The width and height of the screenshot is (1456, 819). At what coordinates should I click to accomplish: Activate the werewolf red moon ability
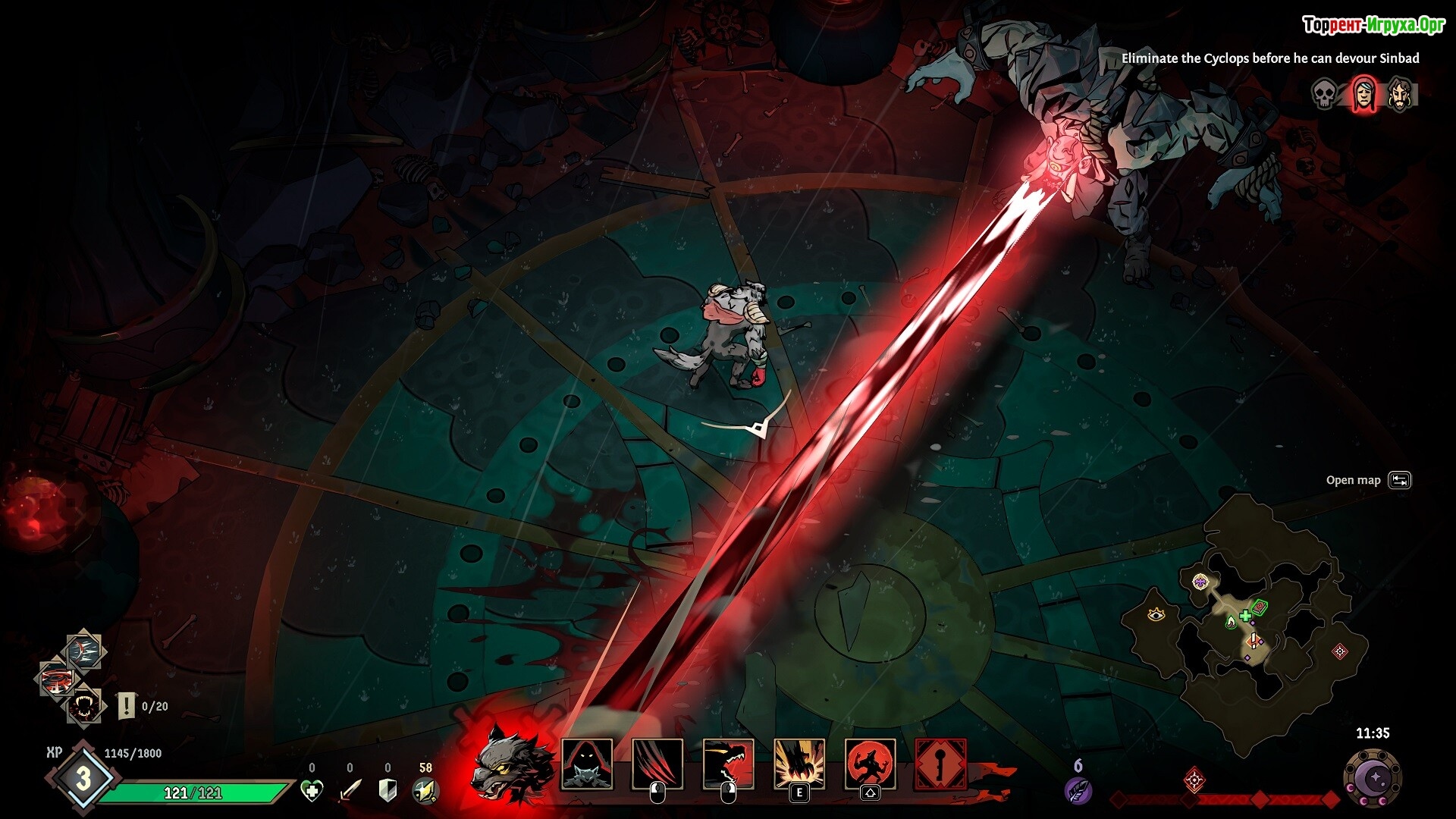[870, 764]
